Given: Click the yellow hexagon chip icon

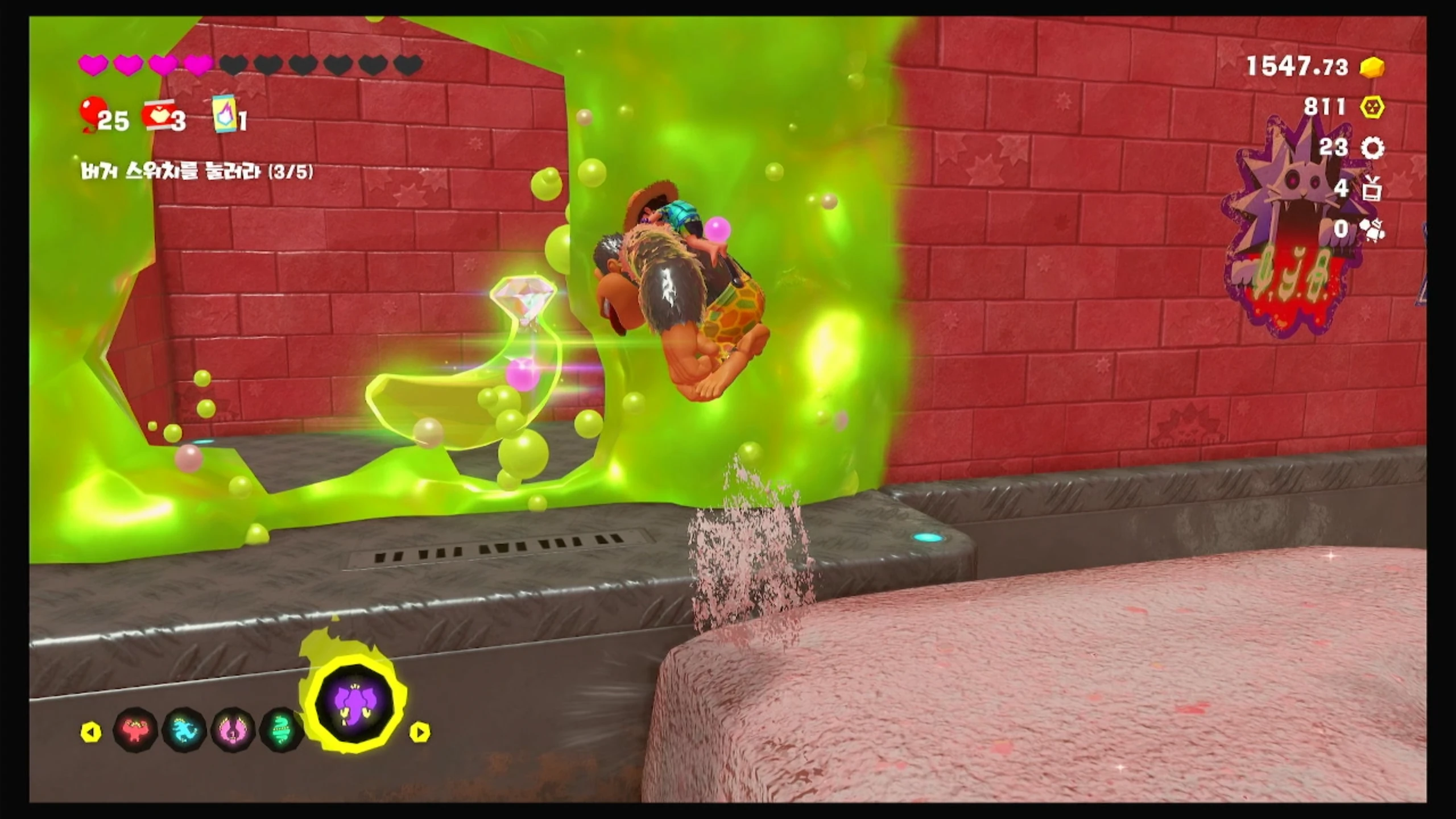Looking at the screenshot, I should 1372,107.
